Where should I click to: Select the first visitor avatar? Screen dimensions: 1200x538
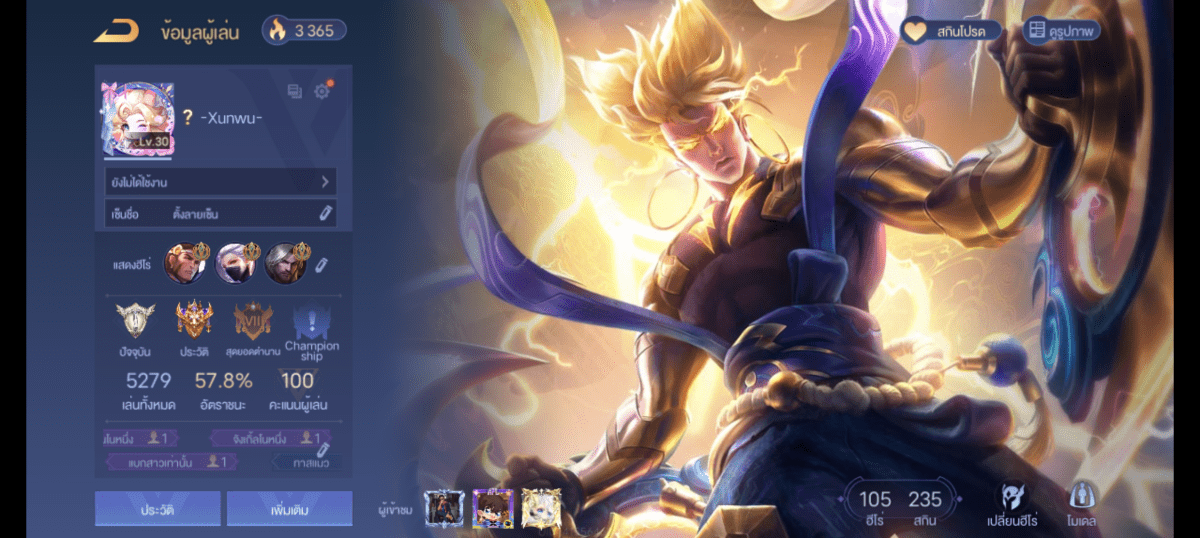444,508
